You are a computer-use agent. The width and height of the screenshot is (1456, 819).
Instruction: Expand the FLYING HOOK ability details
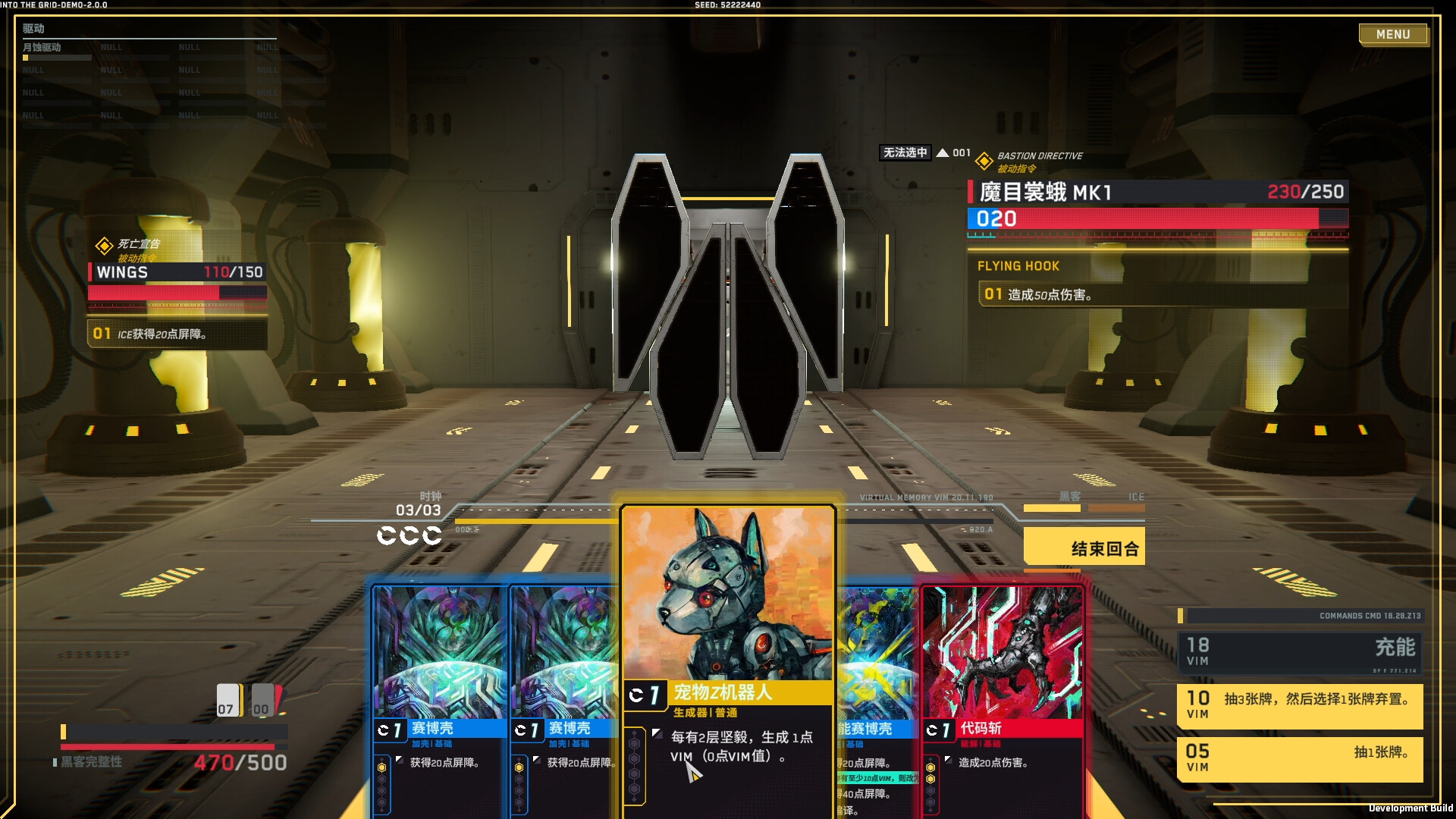(1018, 265)
